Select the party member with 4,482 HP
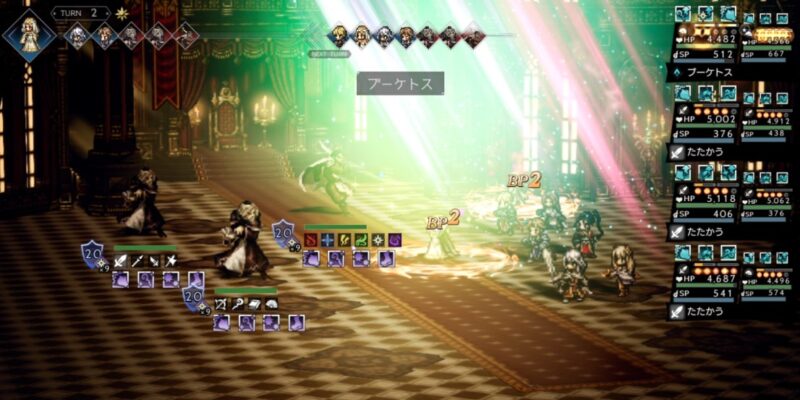Viewport: 800px width, 400px height. pos(704,40)
